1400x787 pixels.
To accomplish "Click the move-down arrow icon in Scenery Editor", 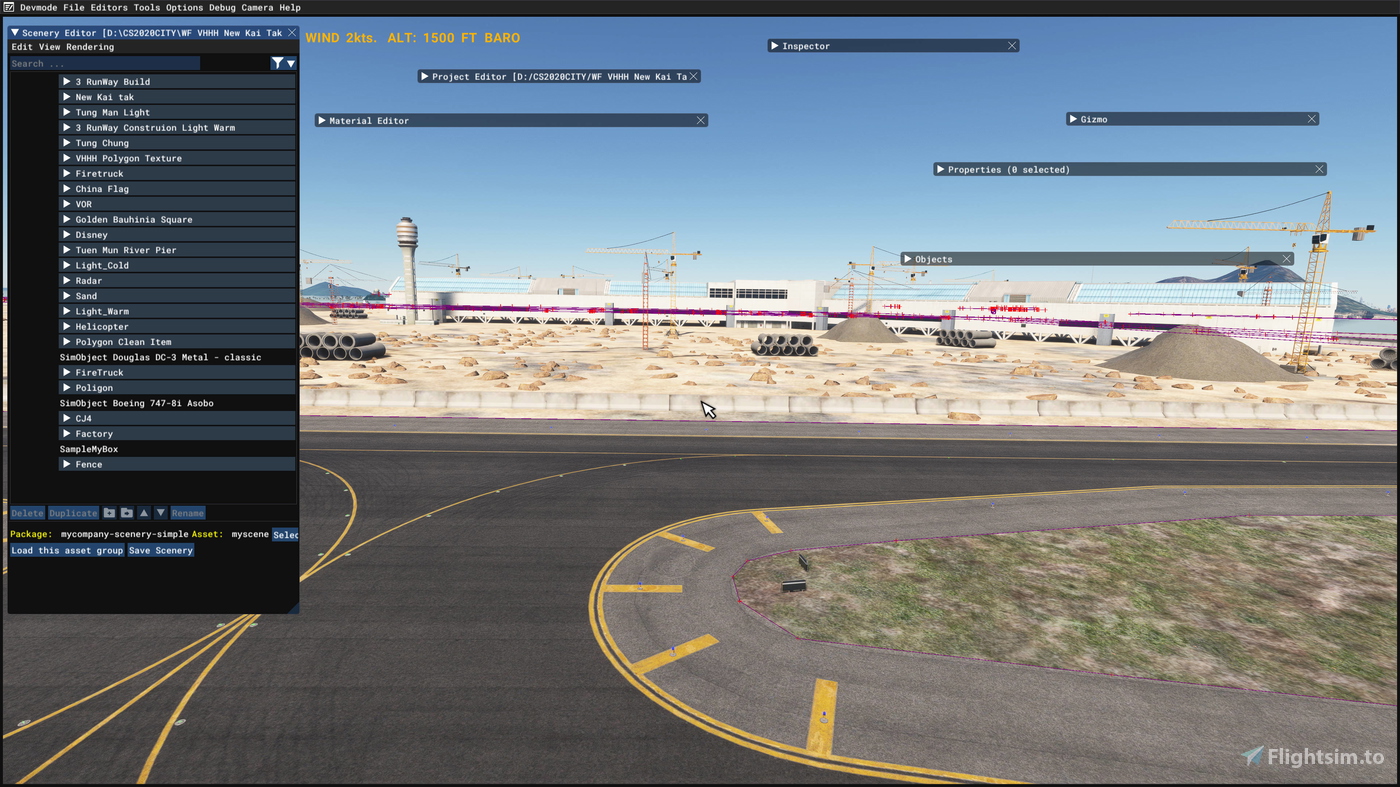I will point(160,512).
